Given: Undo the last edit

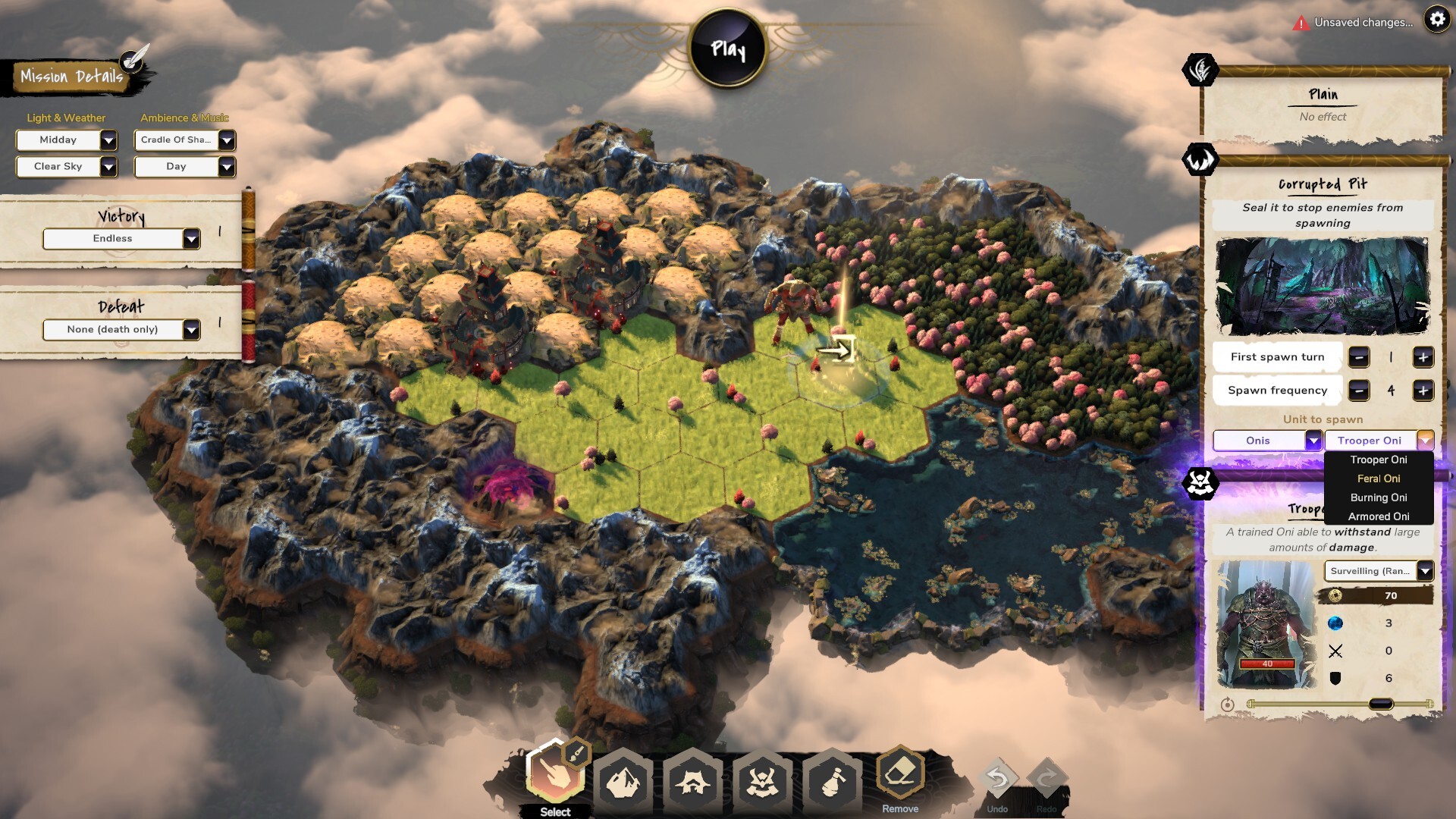Looking at the screenshot, I should point(997,779).
